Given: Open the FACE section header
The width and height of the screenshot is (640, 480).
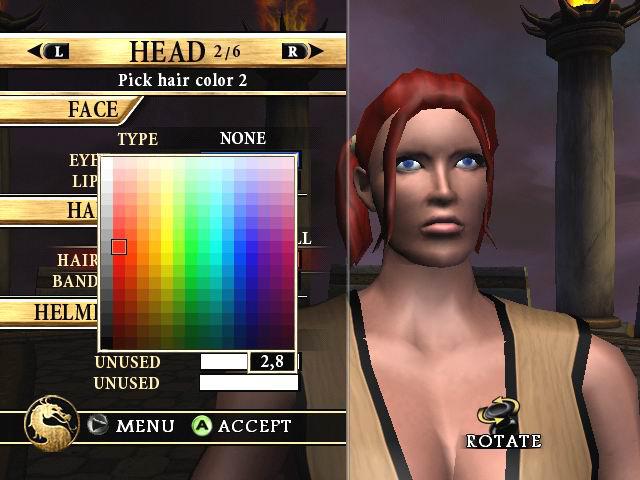Looking at the screenshot, I should tap(93, 109).
